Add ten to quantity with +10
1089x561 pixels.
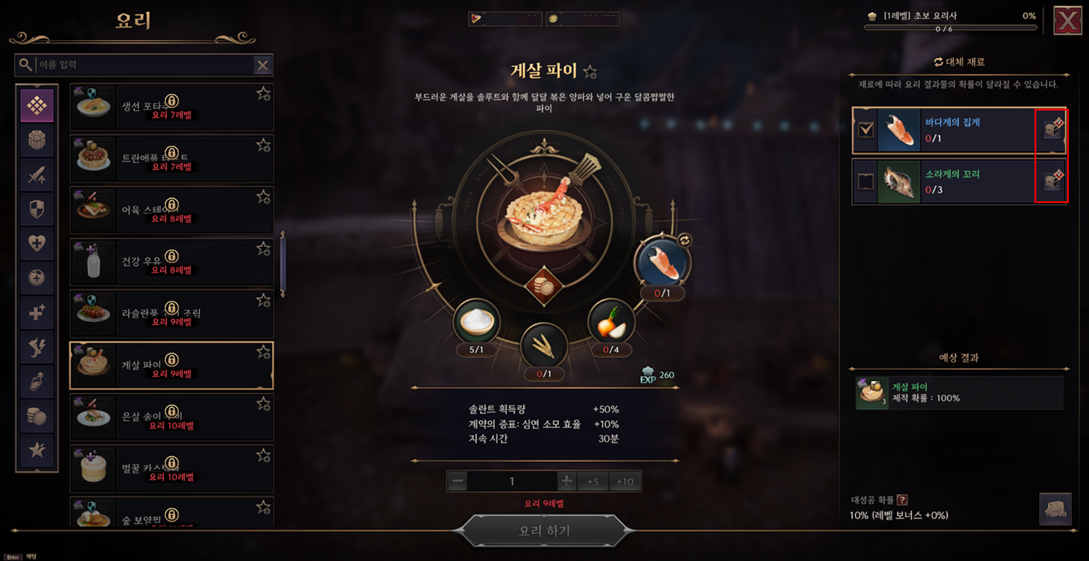(625, 482)
